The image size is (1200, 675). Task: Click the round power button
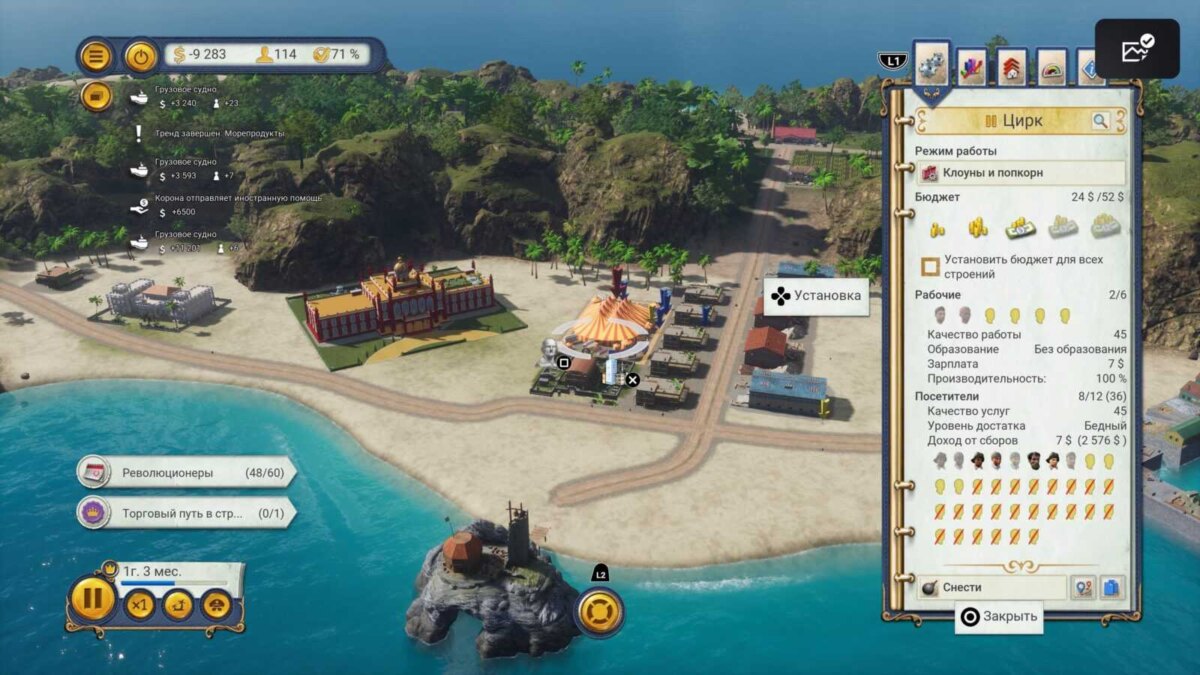(x=141, y=56)
